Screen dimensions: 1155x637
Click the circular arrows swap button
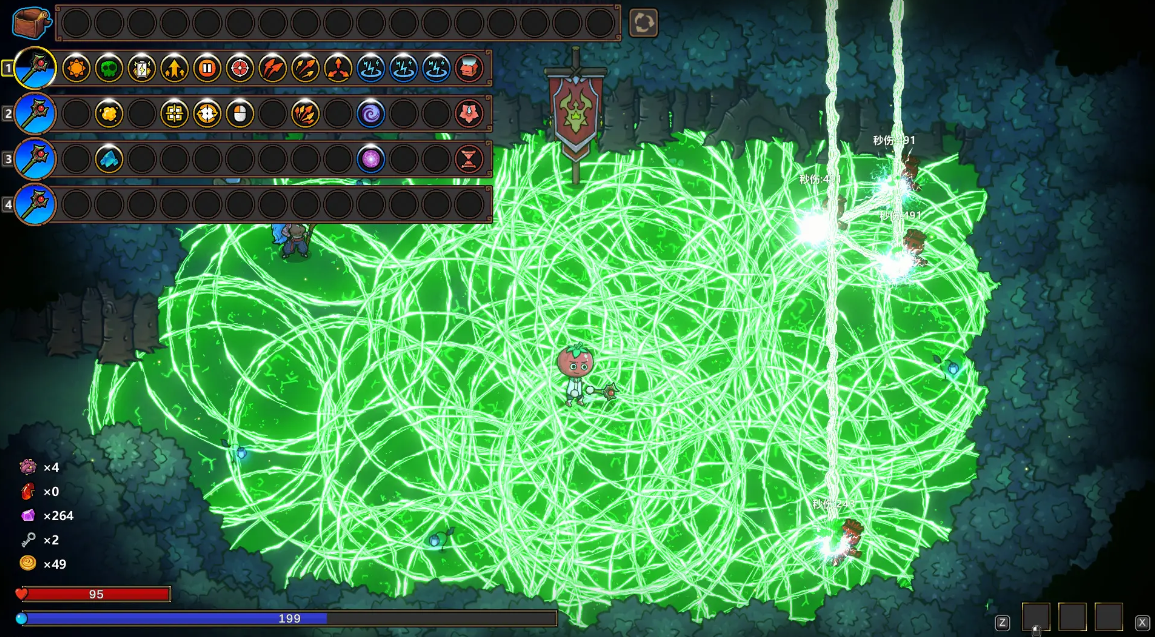(x=643, y=22)
